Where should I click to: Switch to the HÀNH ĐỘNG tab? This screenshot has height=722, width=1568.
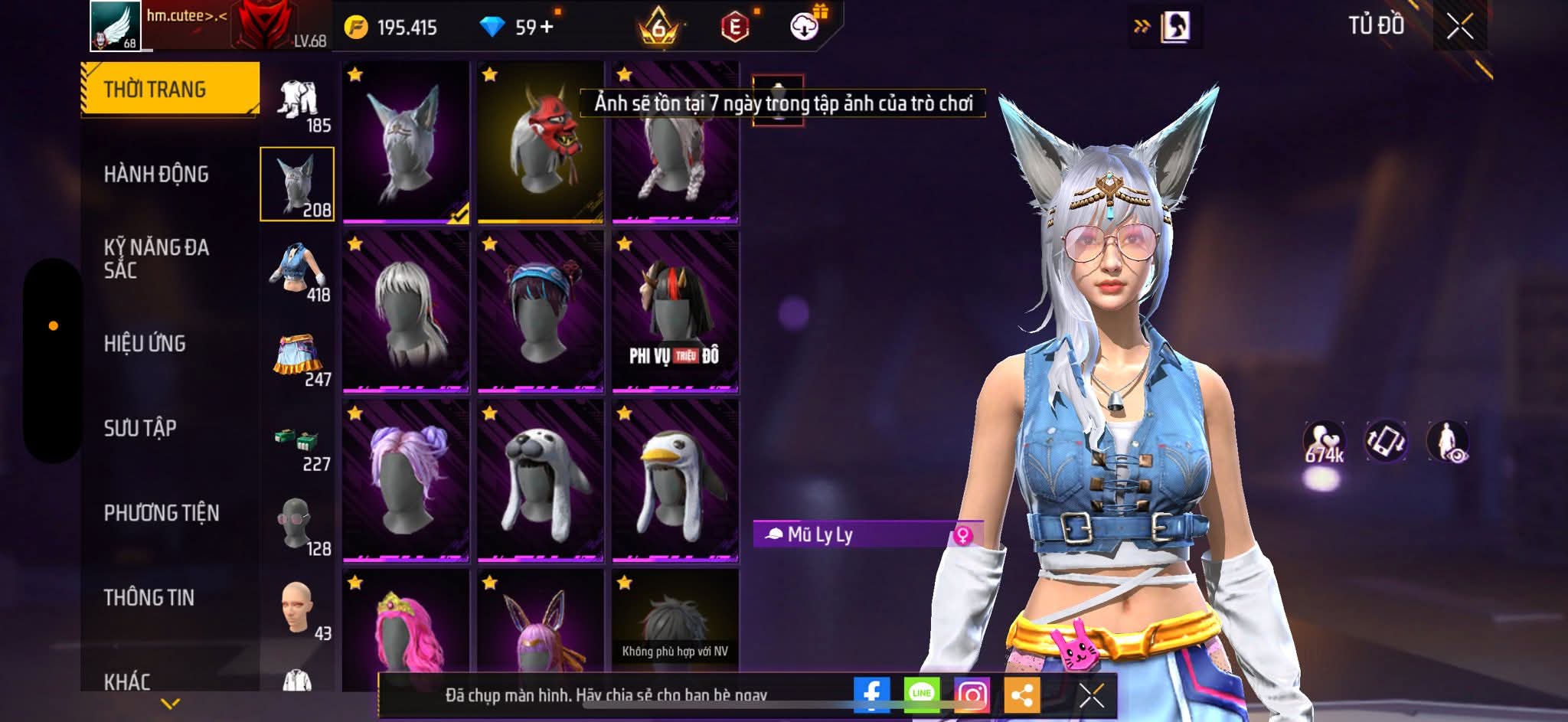pyautogui.click(x=156, y=175)
